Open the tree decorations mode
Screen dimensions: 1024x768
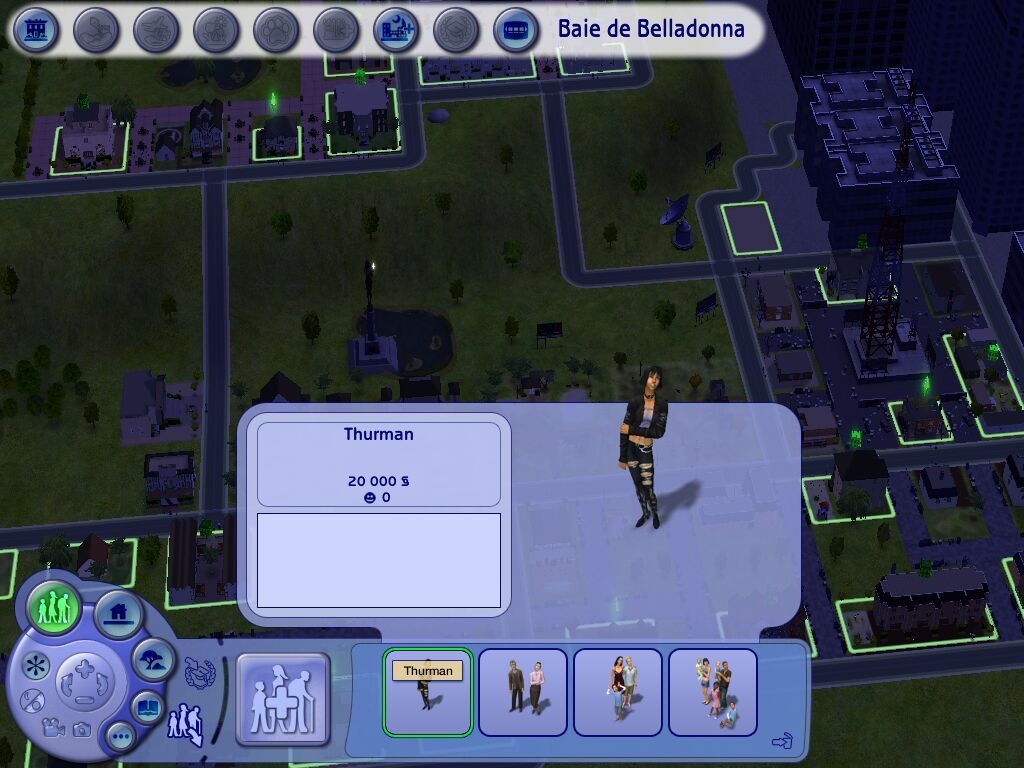pyautogui.click(x=153, y=659)
